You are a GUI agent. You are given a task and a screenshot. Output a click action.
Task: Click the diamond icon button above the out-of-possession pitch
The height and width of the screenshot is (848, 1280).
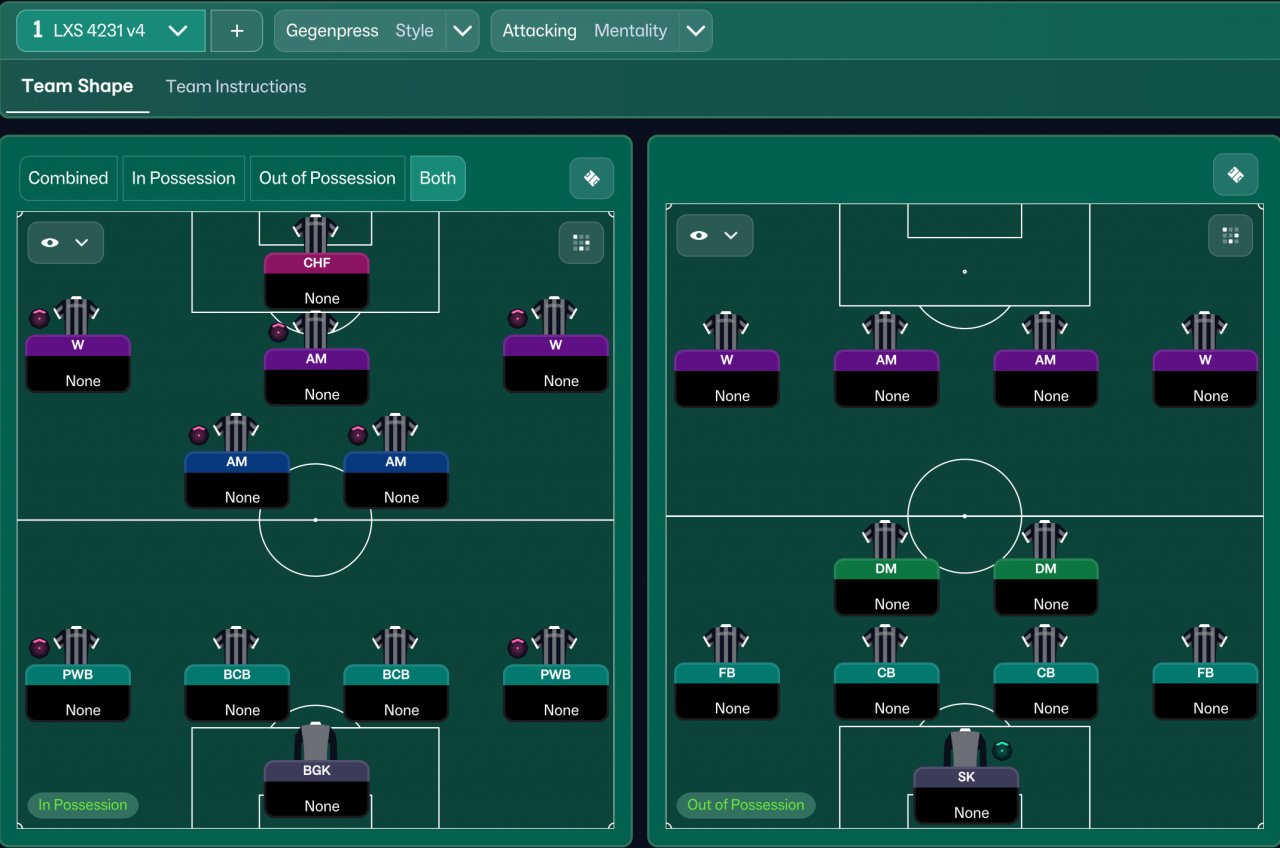click(1235, 175)
